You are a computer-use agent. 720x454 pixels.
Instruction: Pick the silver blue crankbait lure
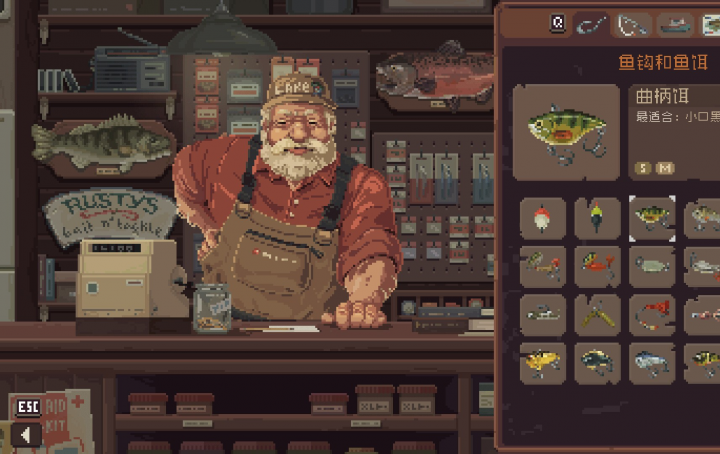click(x=652, y=362)
